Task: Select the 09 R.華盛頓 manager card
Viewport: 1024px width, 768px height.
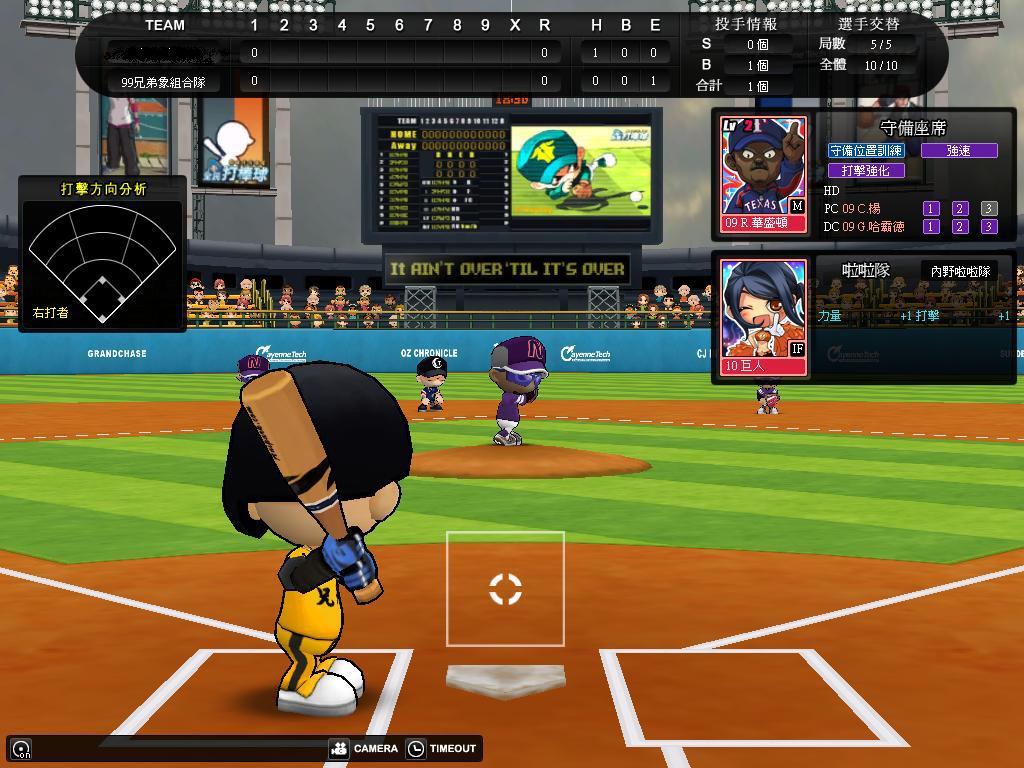Action: tap(764, 176)
